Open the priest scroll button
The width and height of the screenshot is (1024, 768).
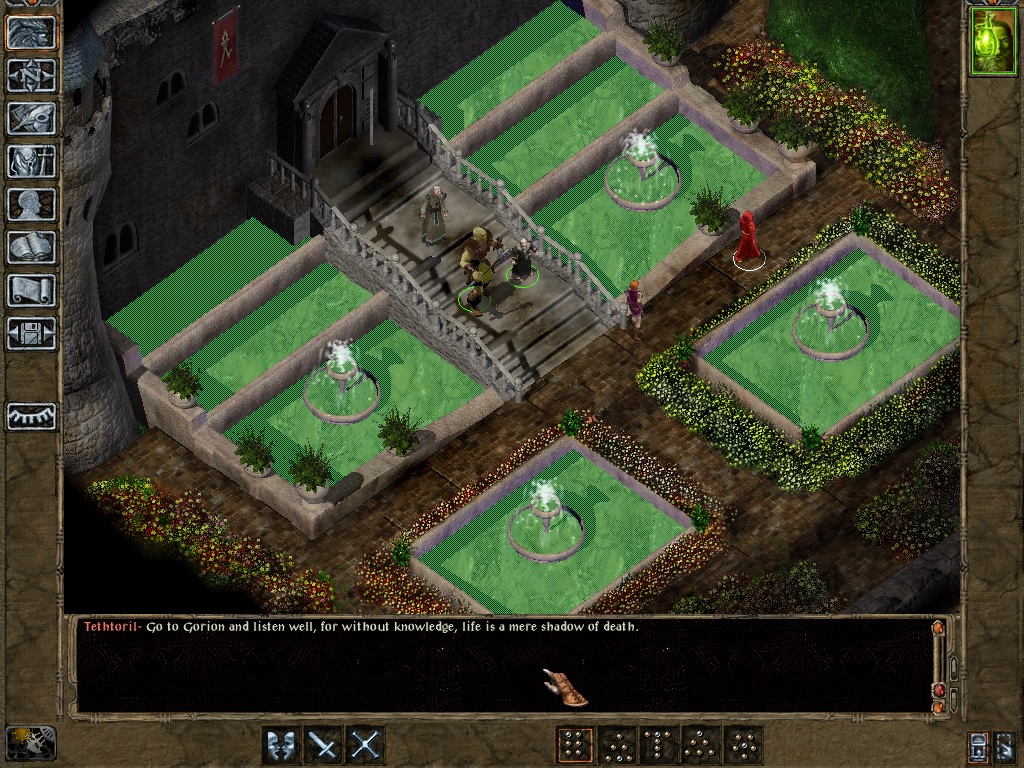point(32,290)
